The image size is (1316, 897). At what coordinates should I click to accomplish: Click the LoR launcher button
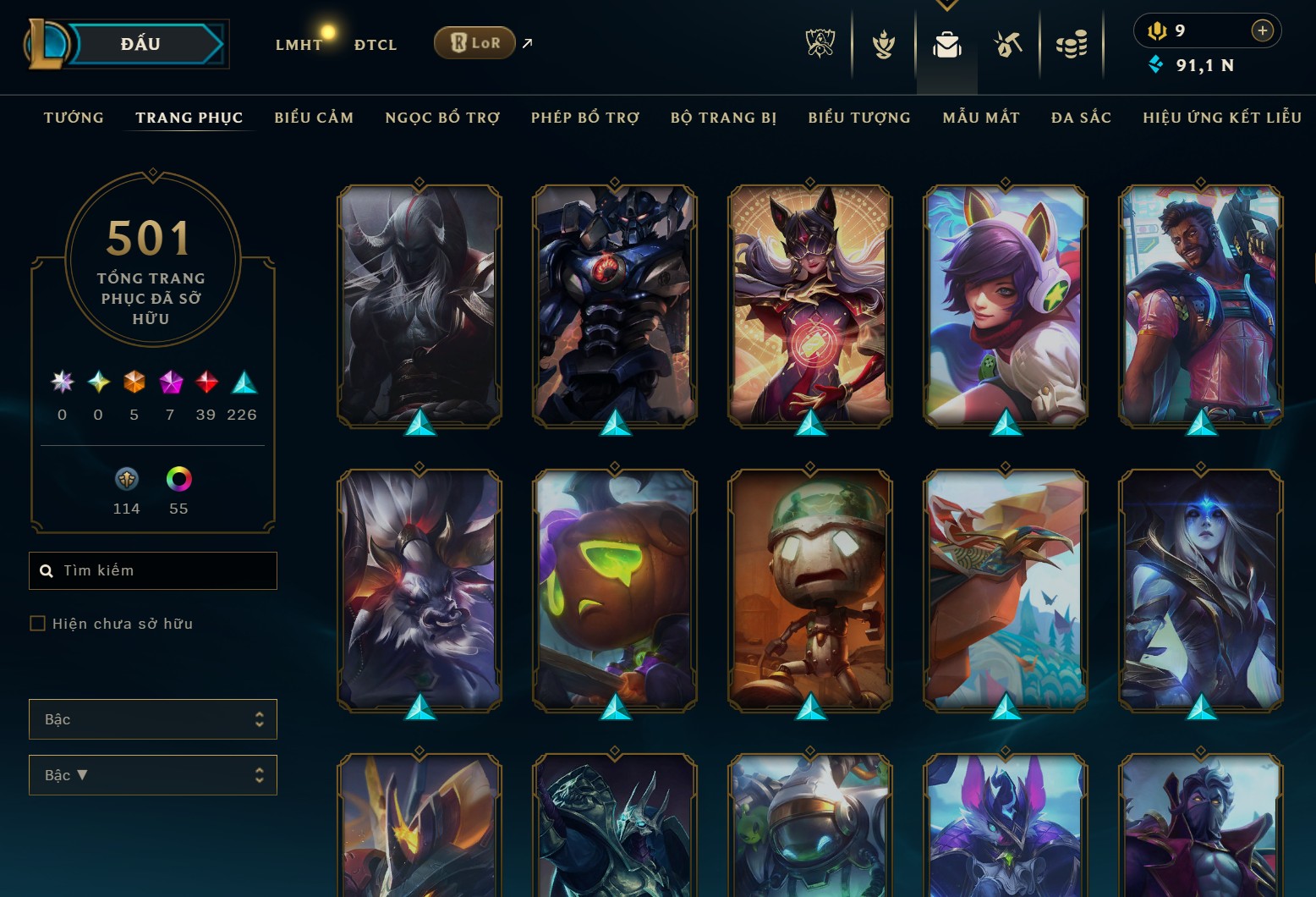[474, 41]
